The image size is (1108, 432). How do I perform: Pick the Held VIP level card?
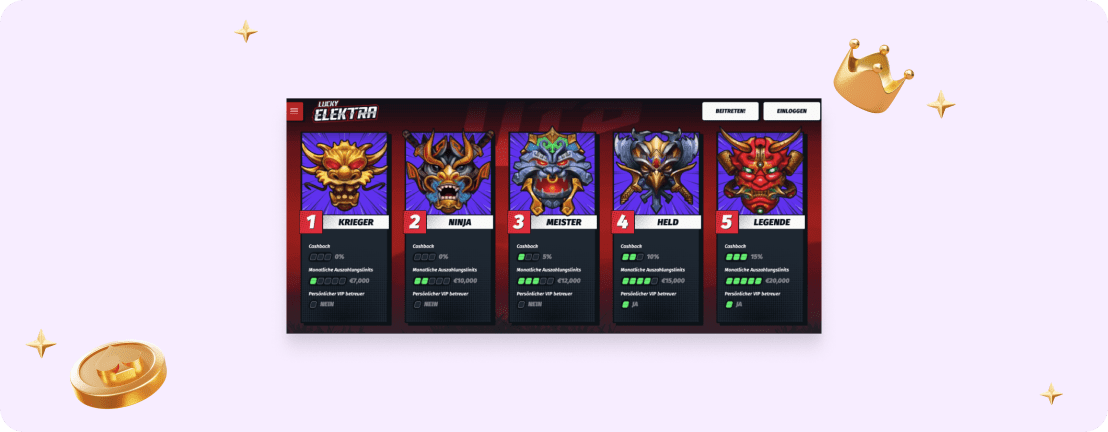657,226
